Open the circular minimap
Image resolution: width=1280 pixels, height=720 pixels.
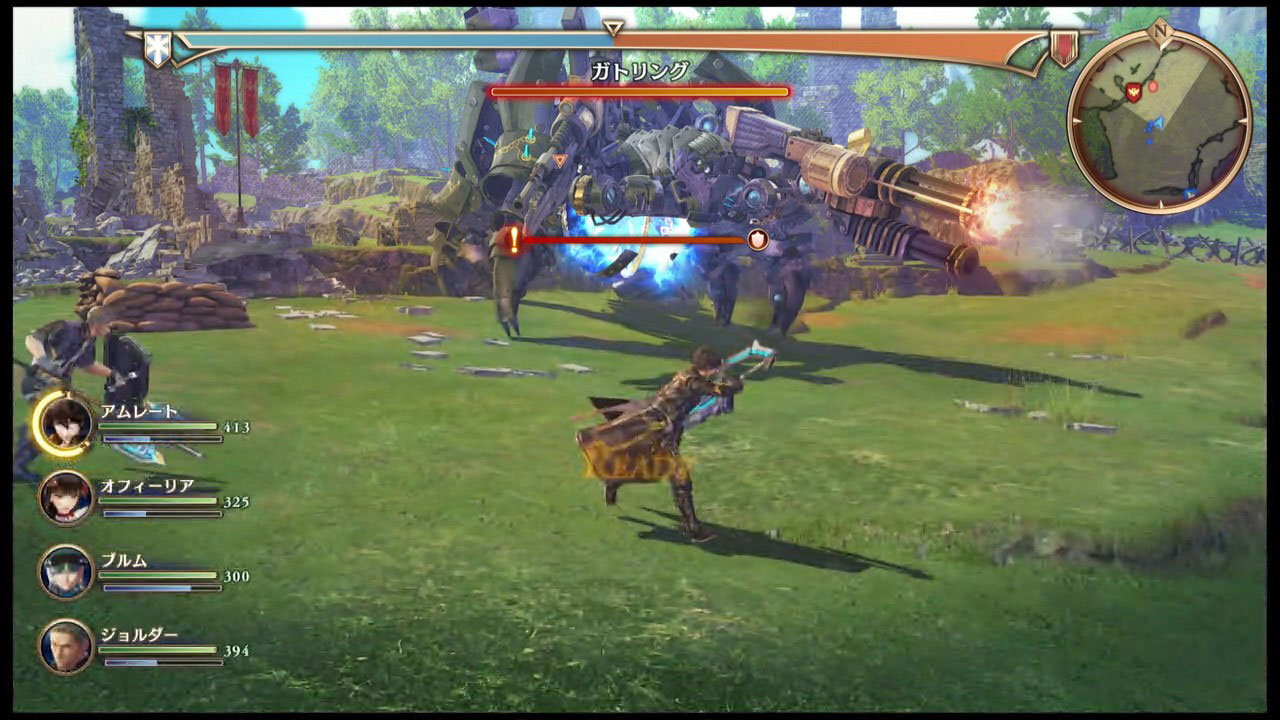tap(1159, 120)
